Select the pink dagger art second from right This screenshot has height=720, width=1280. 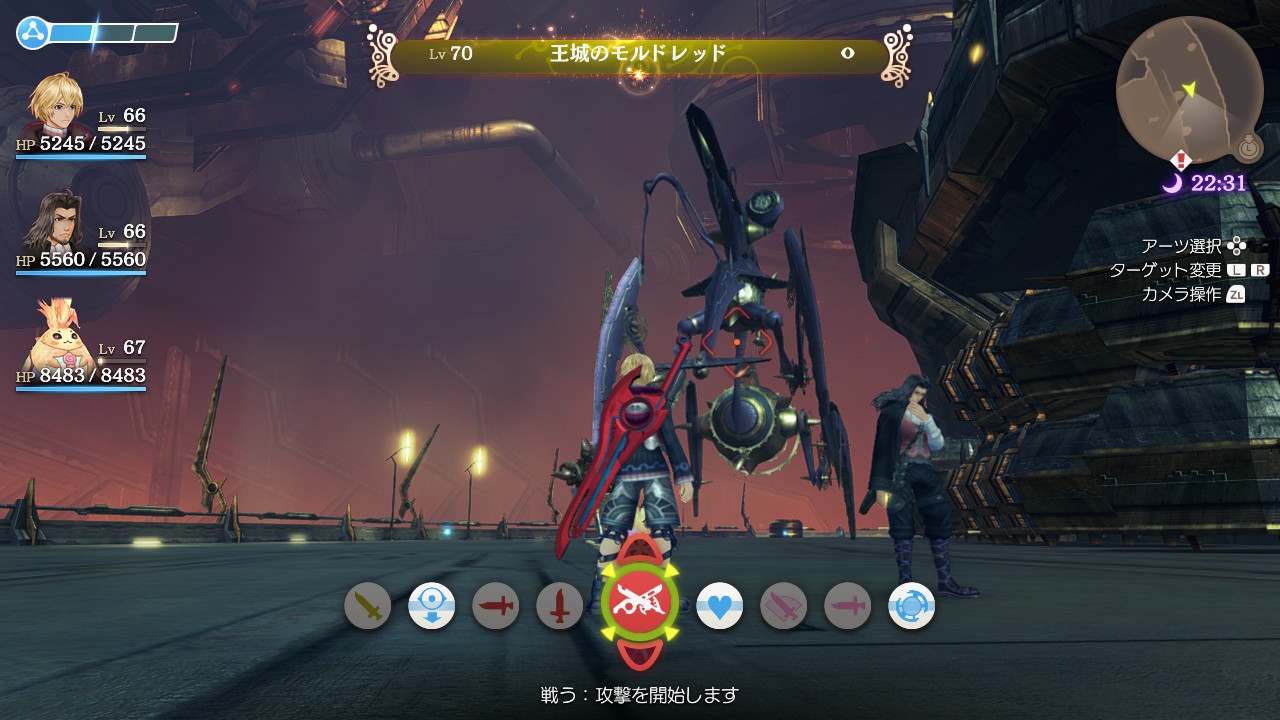(x=849, y=606)
